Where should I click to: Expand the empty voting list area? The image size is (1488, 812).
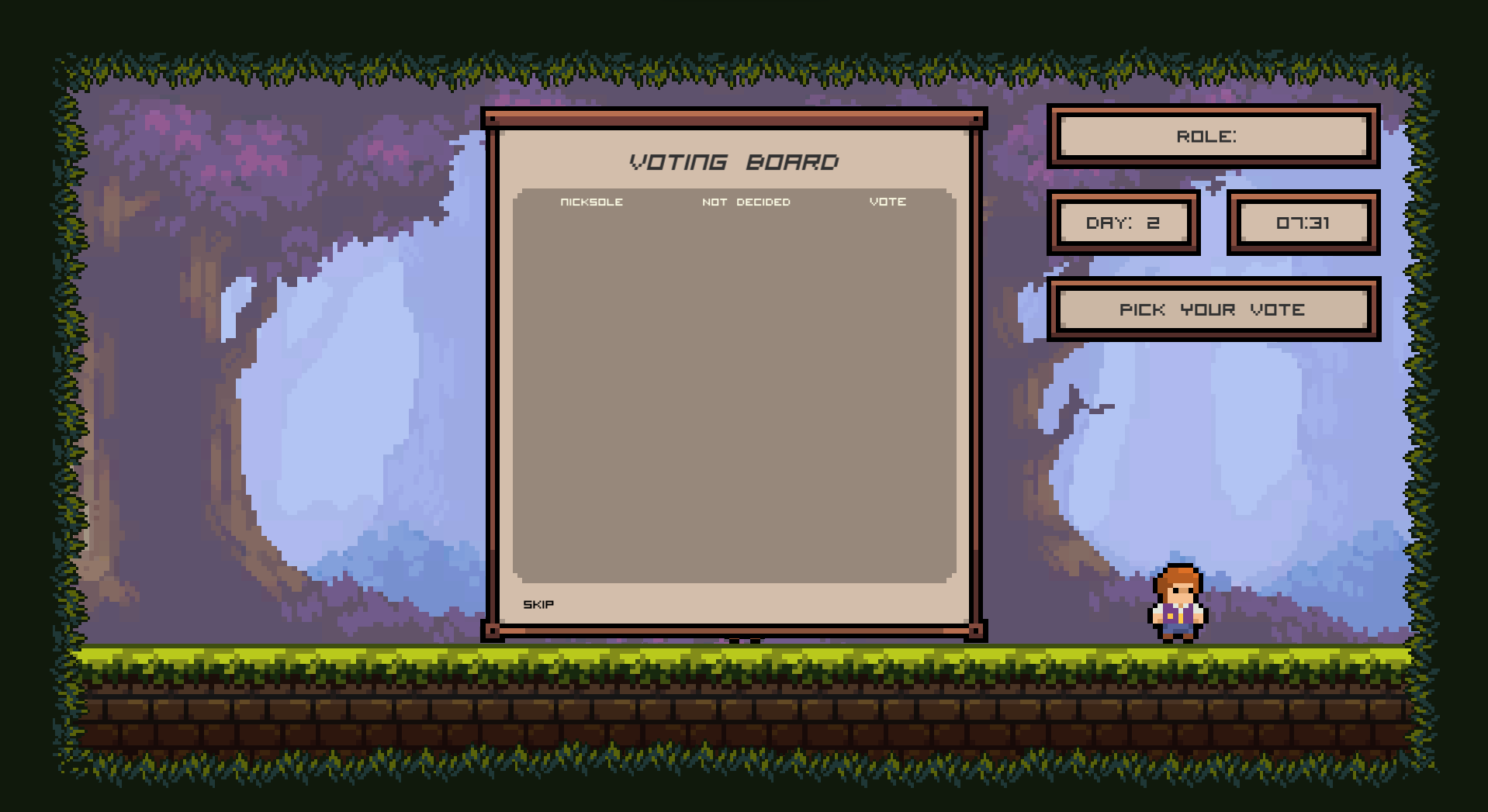735,388
